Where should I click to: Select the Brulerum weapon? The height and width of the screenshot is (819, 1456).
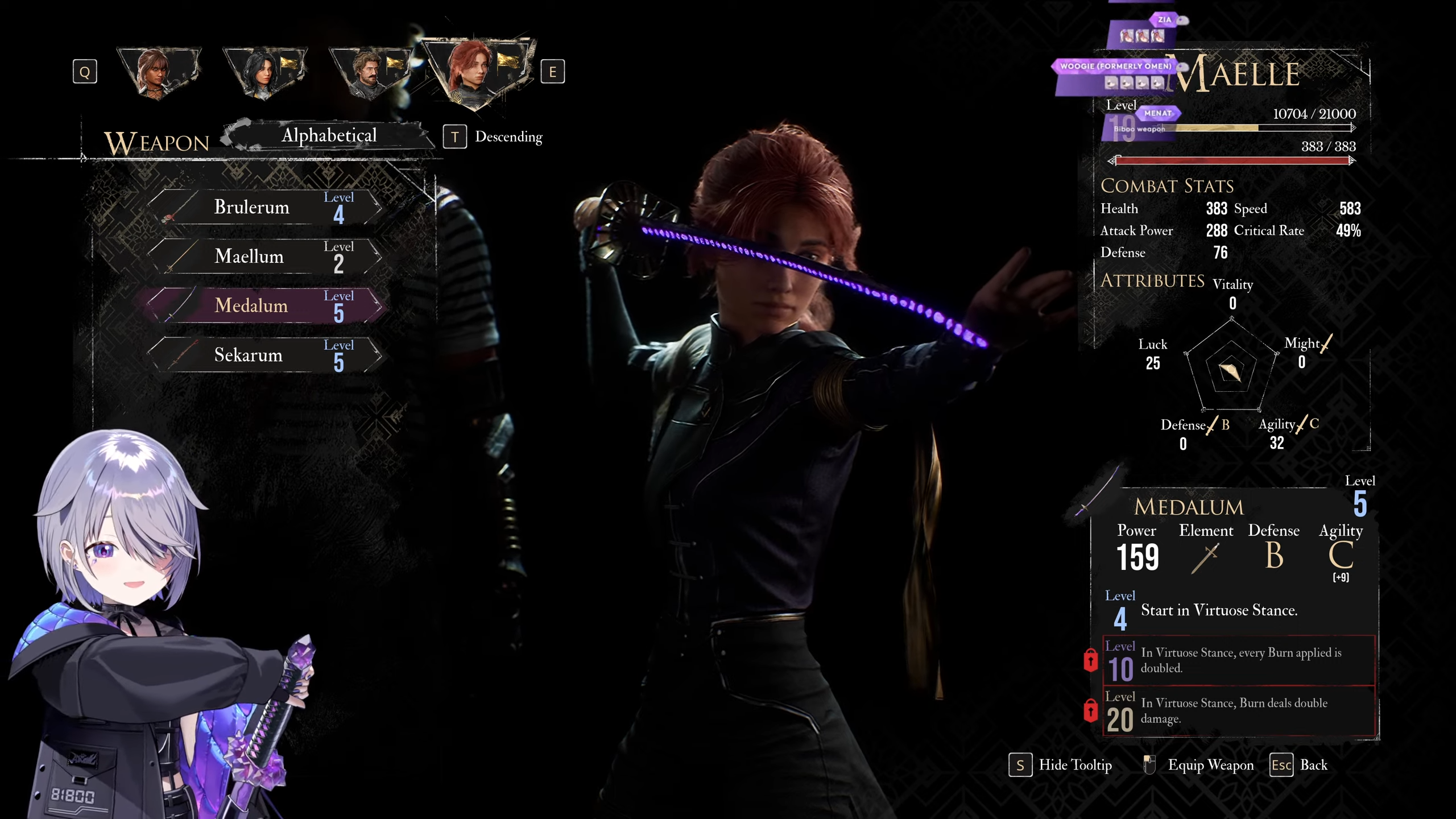click(264, 207)
